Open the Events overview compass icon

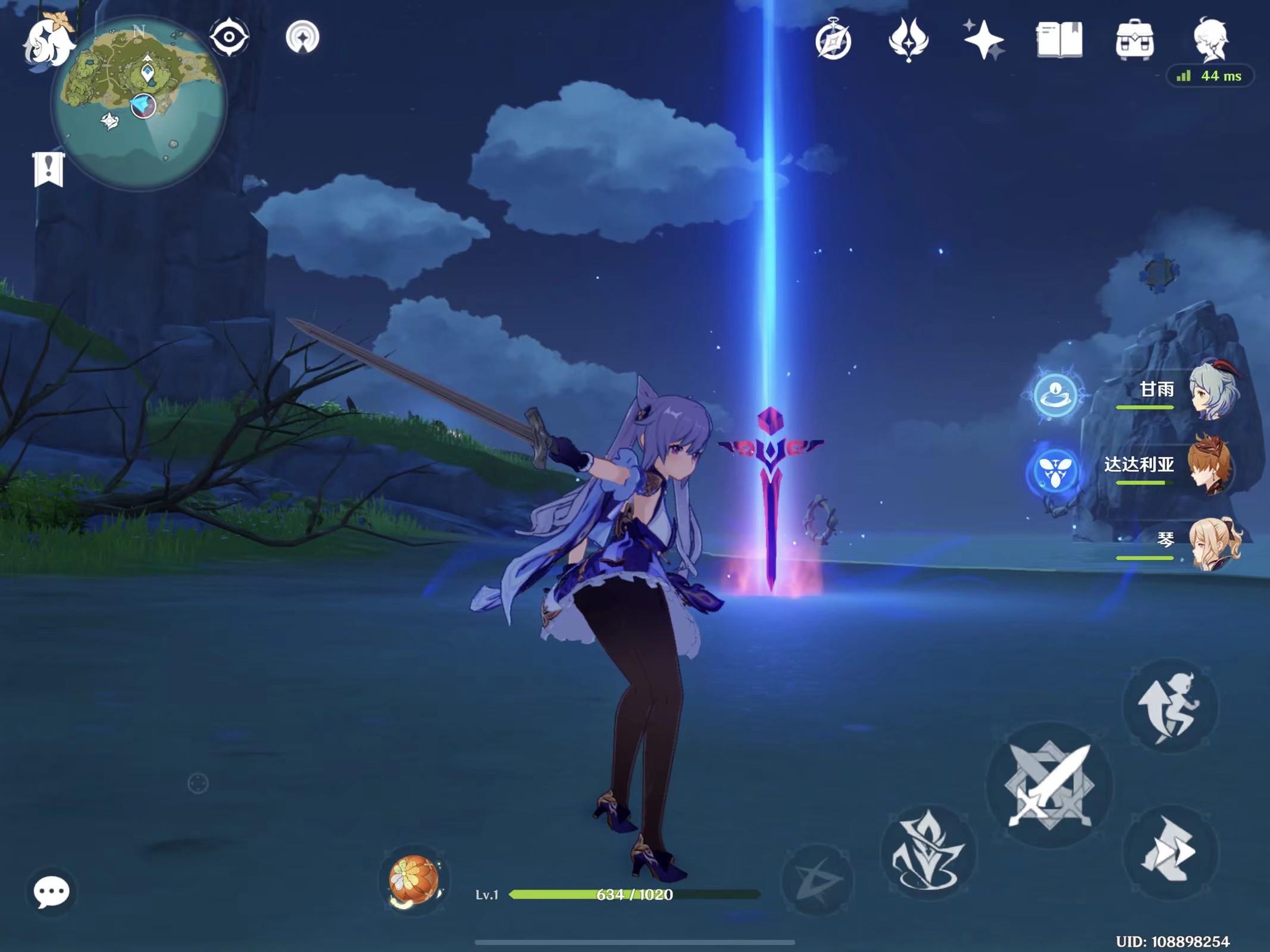[835, 40]
